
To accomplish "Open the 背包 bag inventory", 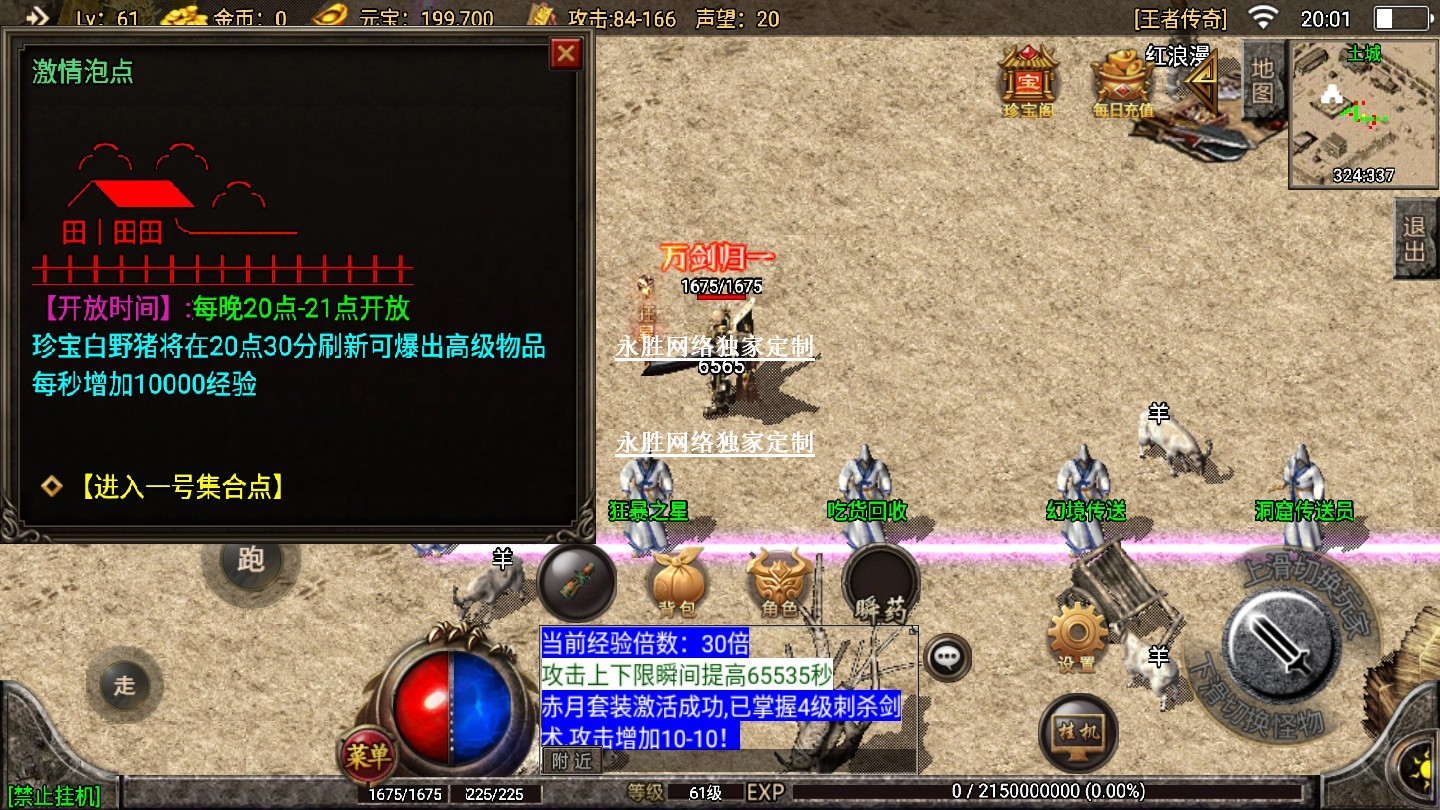I will 678,583.
